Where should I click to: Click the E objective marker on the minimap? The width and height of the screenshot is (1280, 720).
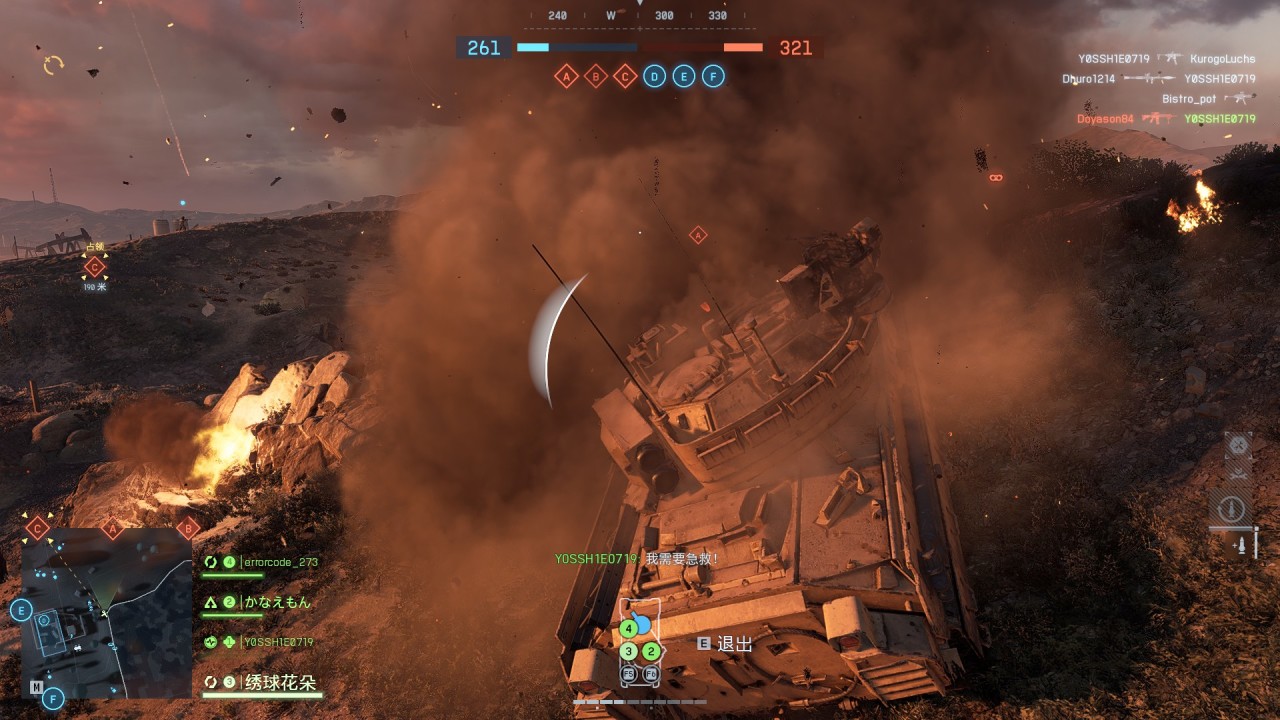(21, 611)
